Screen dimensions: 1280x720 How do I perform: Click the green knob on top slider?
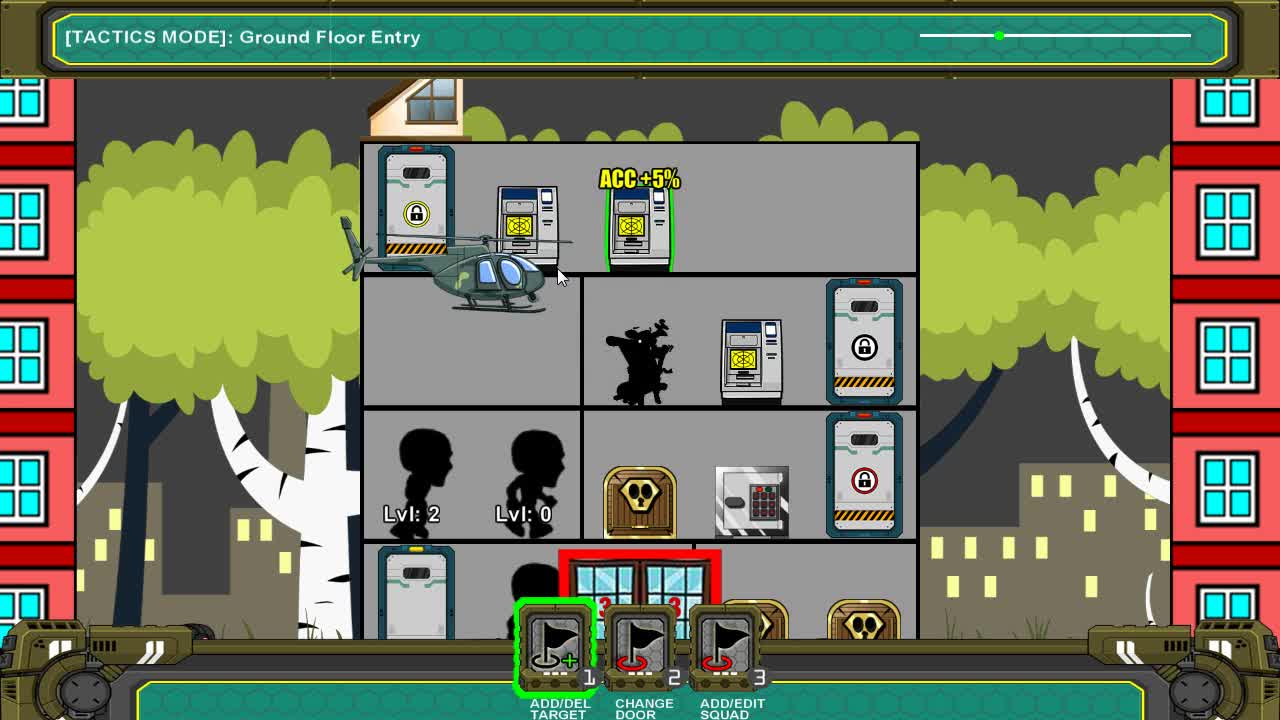(x=999, y=36)
